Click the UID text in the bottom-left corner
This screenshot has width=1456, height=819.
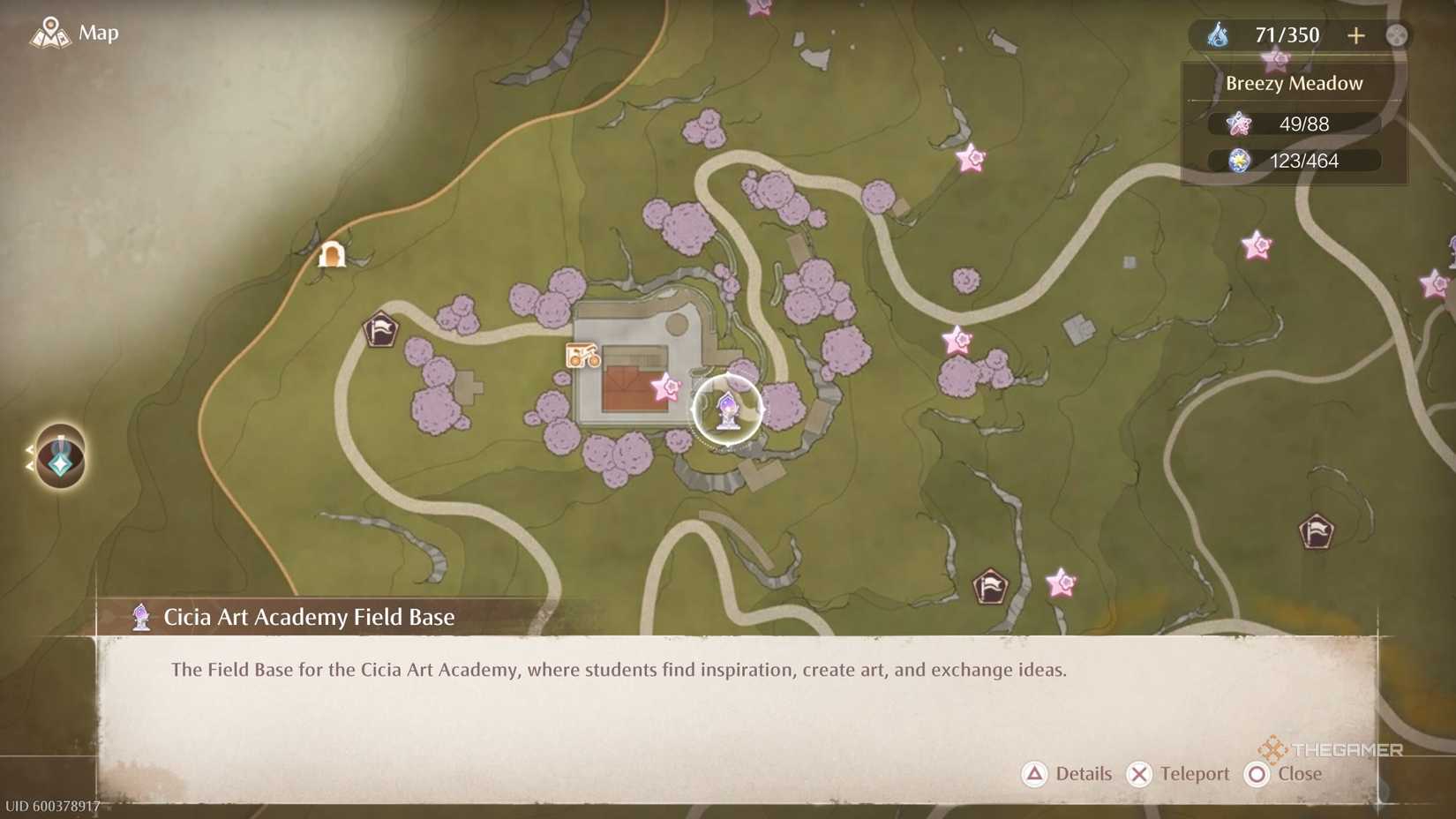(51, 805)
